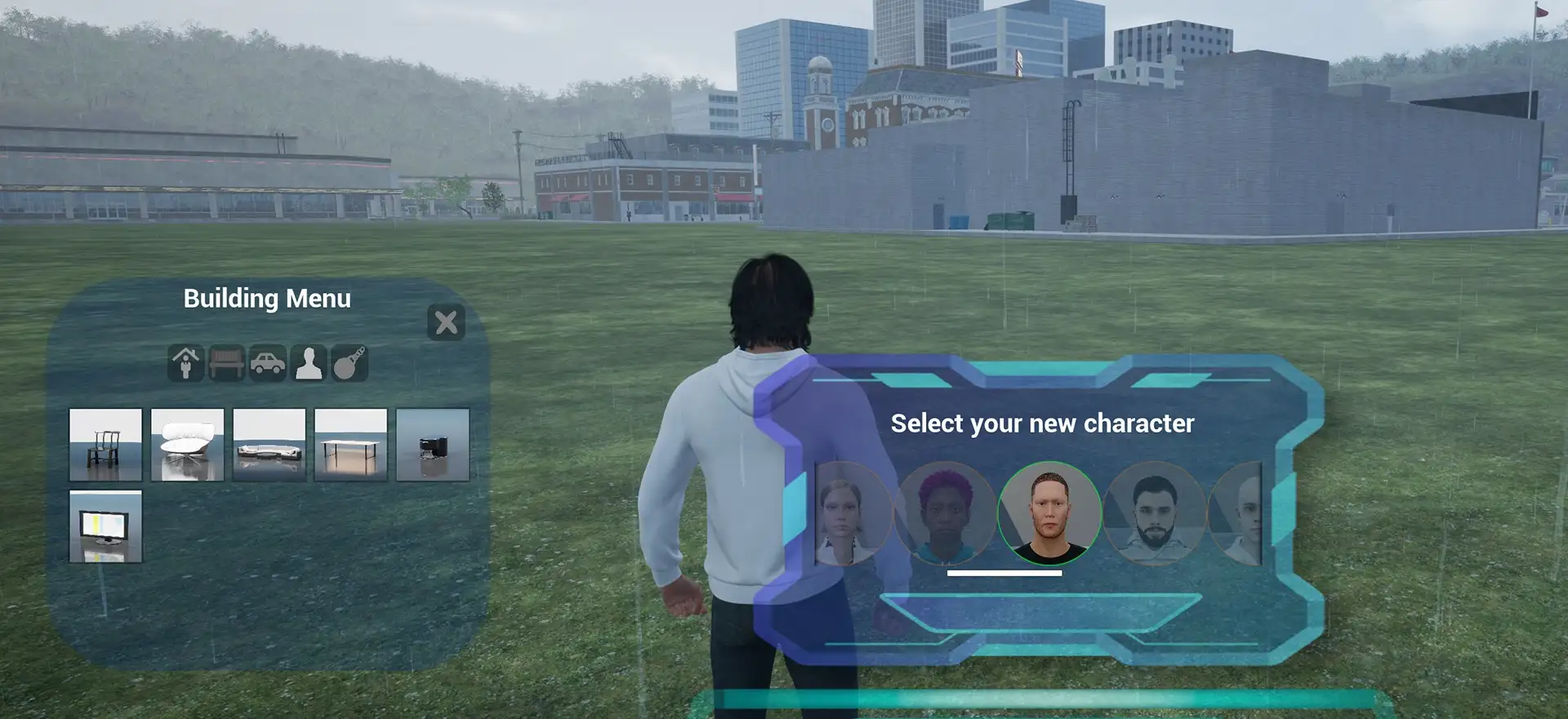Pick the computer monitor thumbnail
Image resolution: width=1568 pixels, height=719 pixels.
tap(105, 526)
